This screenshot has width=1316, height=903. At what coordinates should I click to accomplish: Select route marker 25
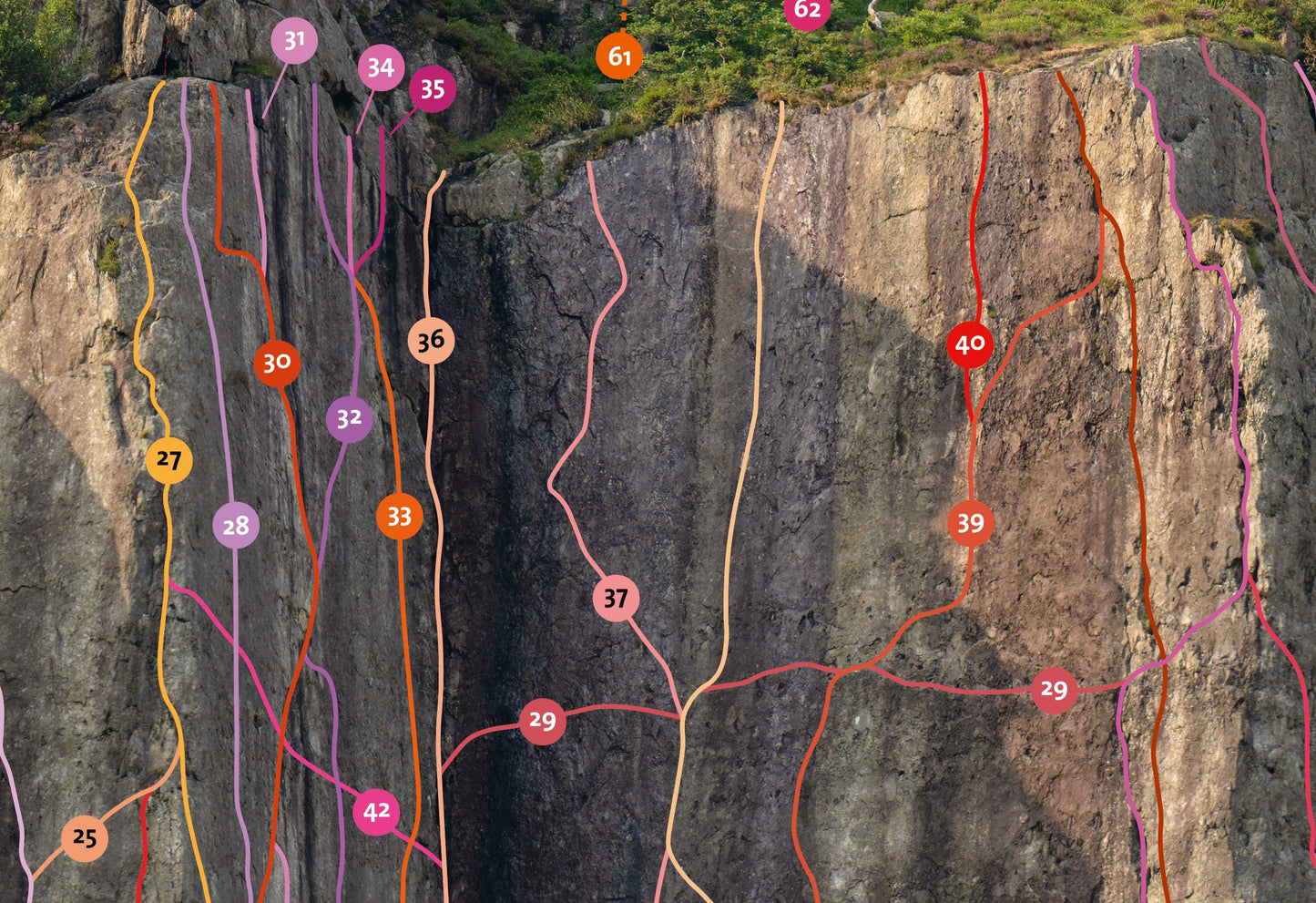click(x=85, y=837)
